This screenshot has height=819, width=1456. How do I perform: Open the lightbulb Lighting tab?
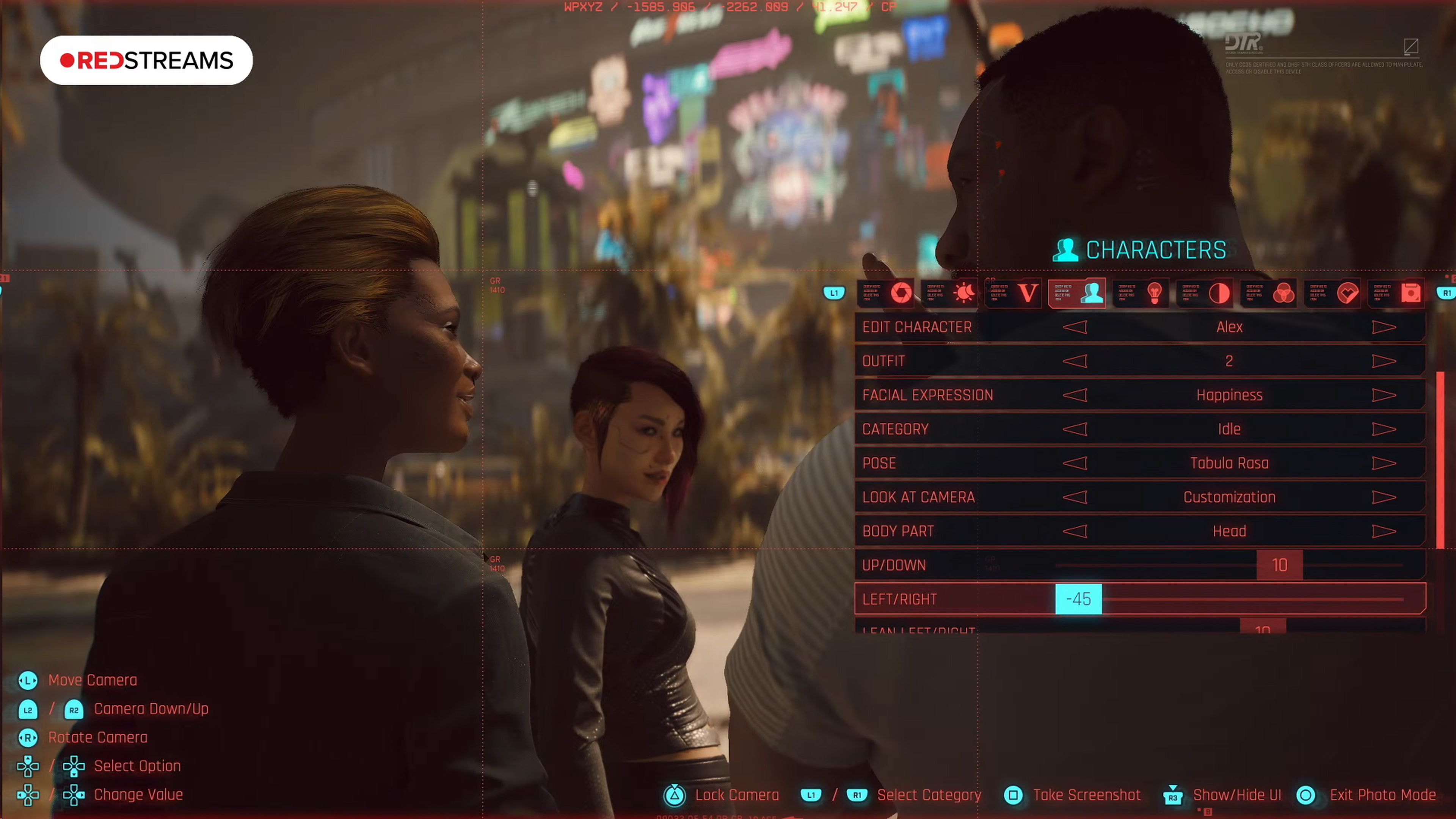[1155, 293]
